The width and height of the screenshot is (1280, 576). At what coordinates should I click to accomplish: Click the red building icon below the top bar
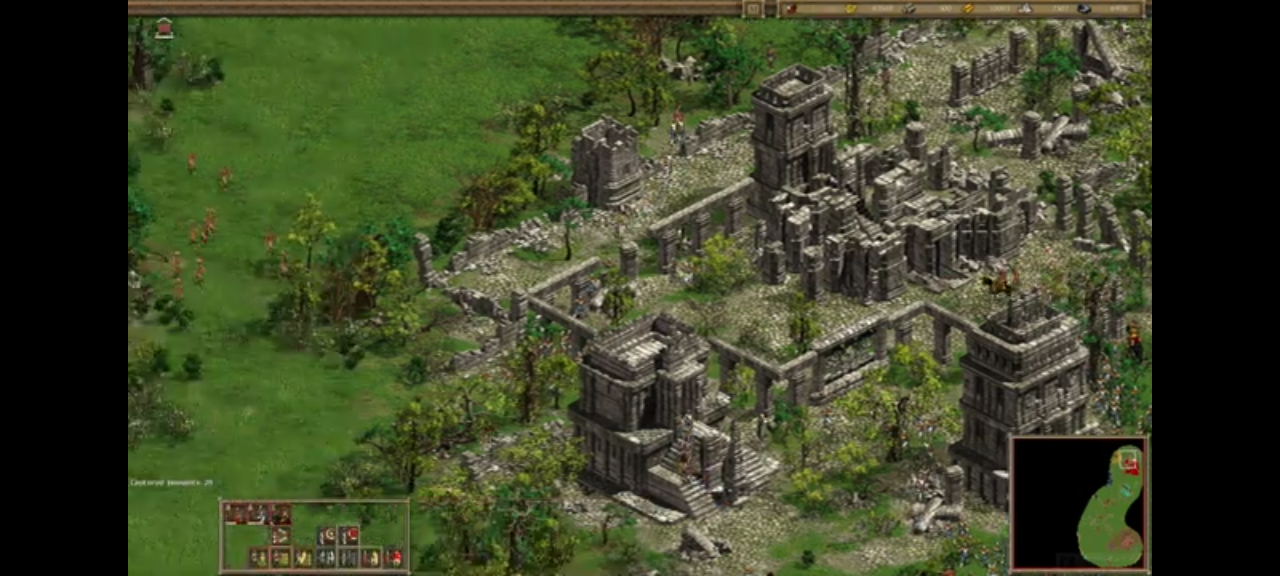pos(164,28)
